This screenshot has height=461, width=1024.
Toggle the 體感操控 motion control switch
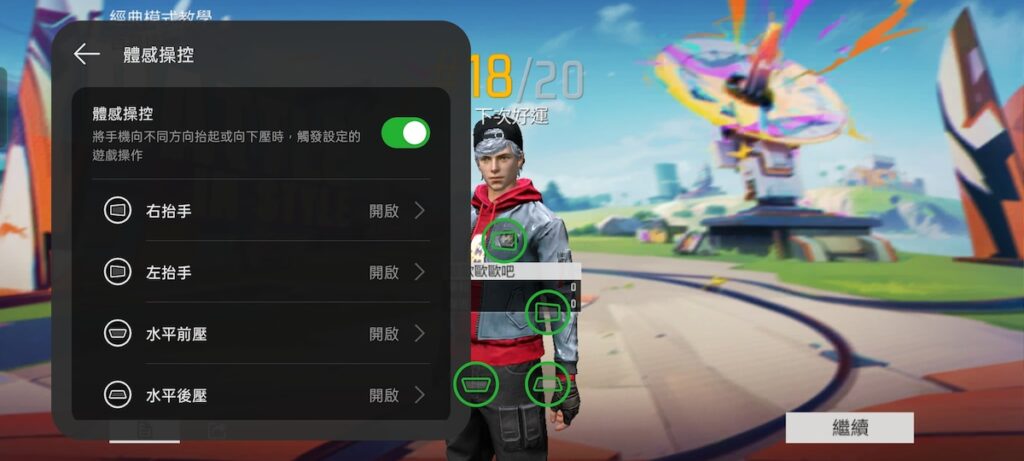405,133
